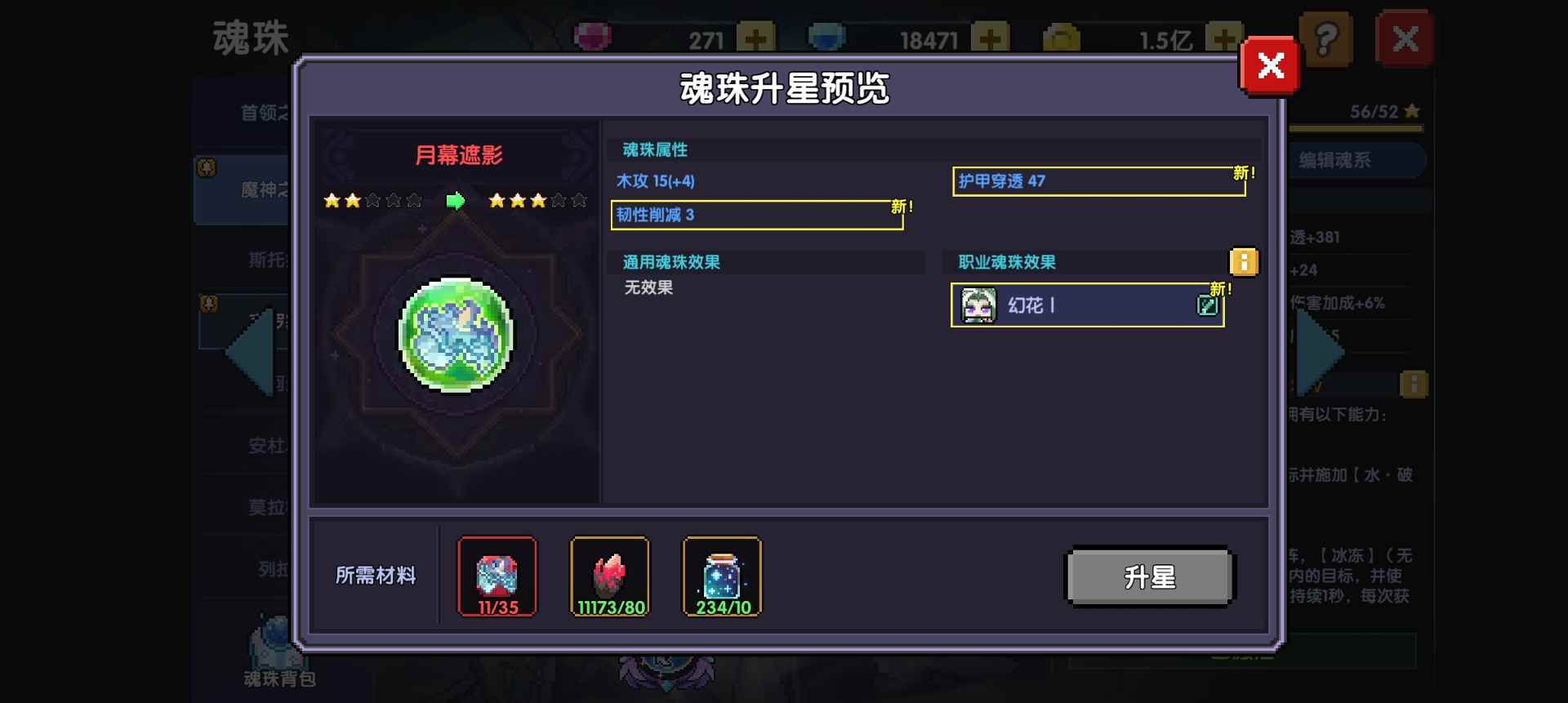This screenshot has width=1568, height=703.
Task: Select the blue crystal material showing 11/35
Action: (x=497, y=576)
